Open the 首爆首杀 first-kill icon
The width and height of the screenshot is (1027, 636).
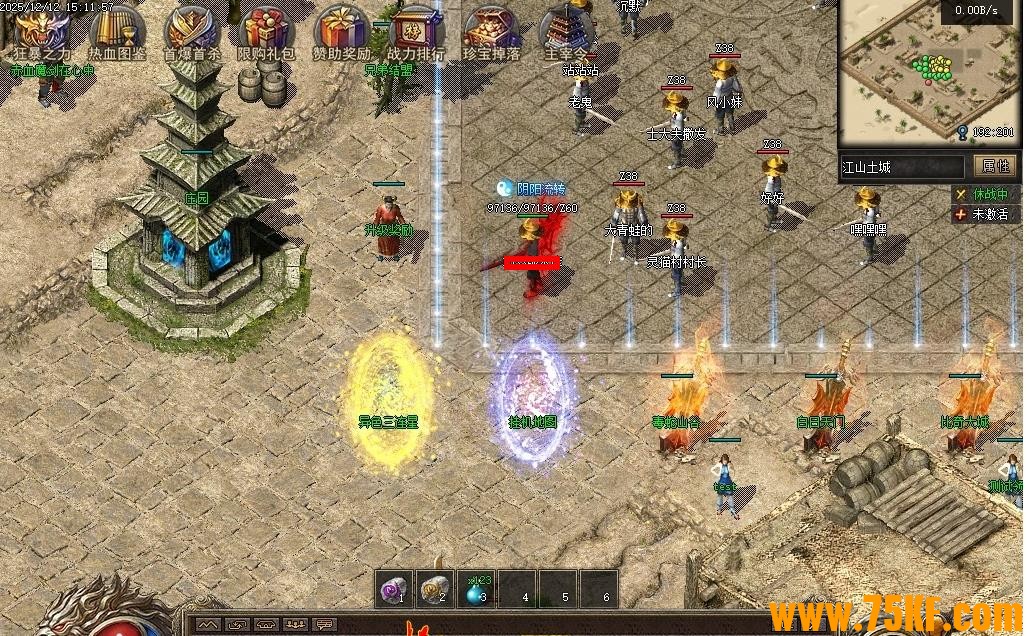pos(192,30)
